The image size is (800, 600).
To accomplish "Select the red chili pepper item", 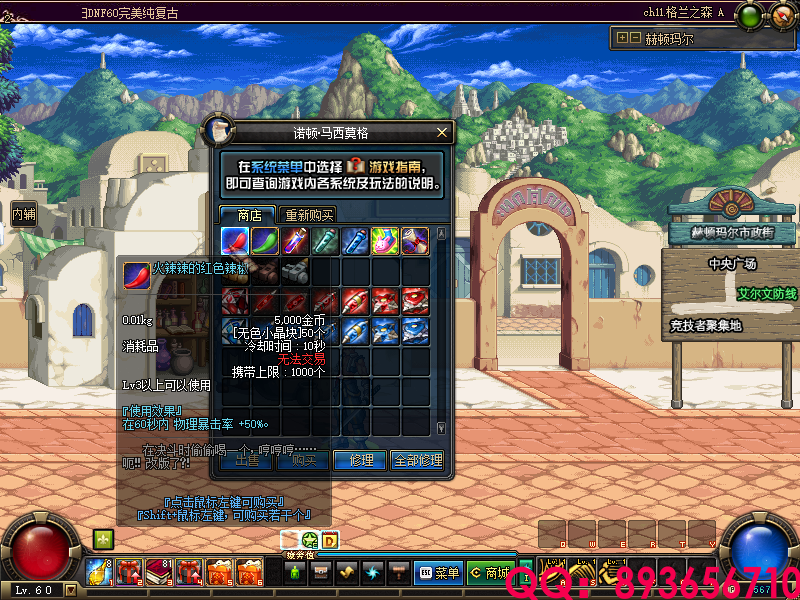I will tap(236, 240).
